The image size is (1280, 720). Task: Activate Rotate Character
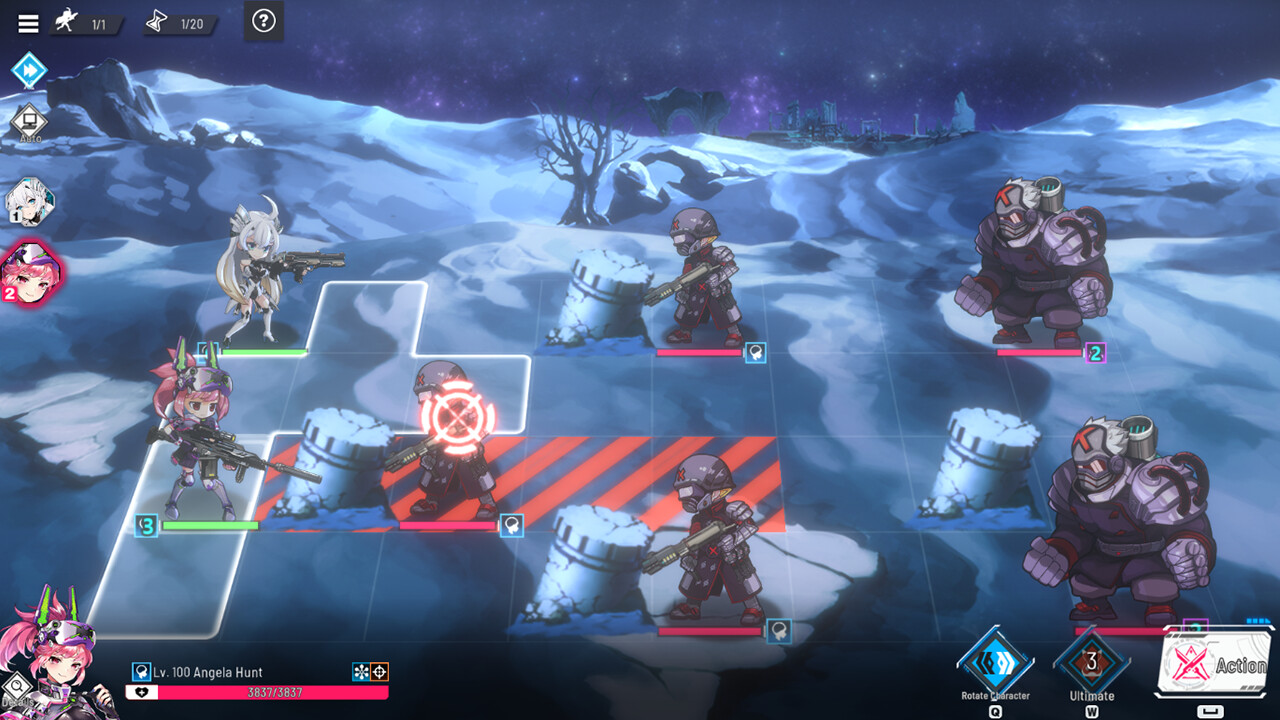pos(995,662)
